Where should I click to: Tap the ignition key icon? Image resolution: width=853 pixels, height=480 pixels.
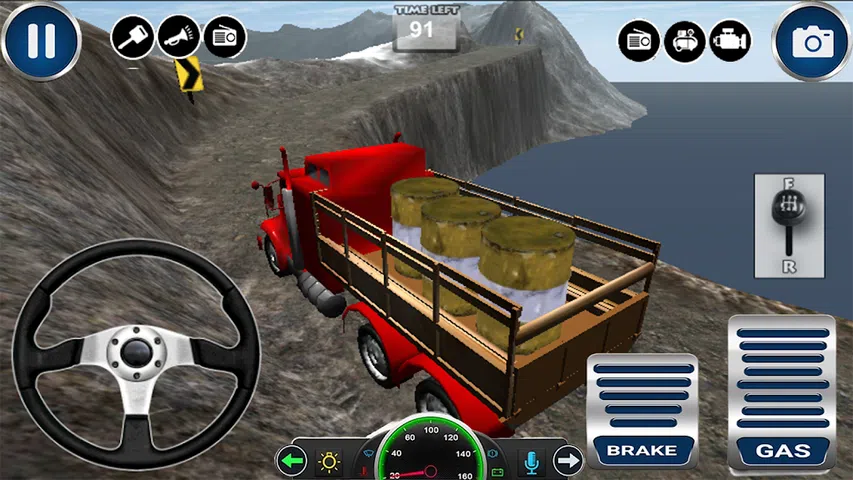click(132, 38)
